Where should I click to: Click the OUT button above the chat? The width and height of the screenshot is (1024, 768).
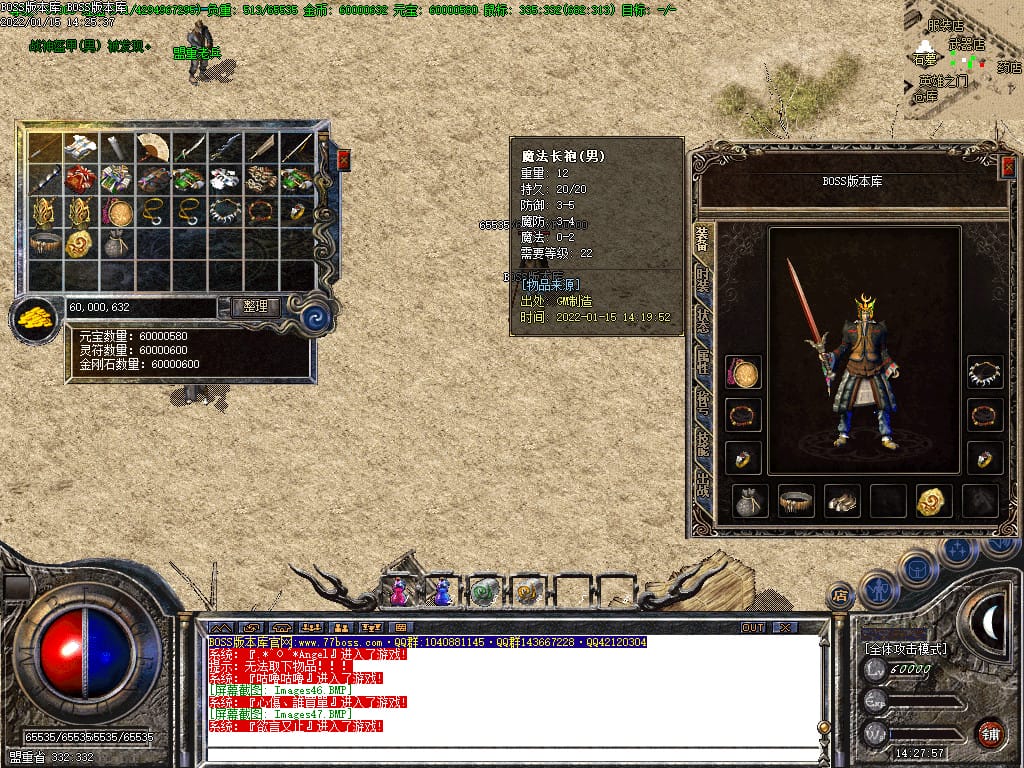coord(752,627)
